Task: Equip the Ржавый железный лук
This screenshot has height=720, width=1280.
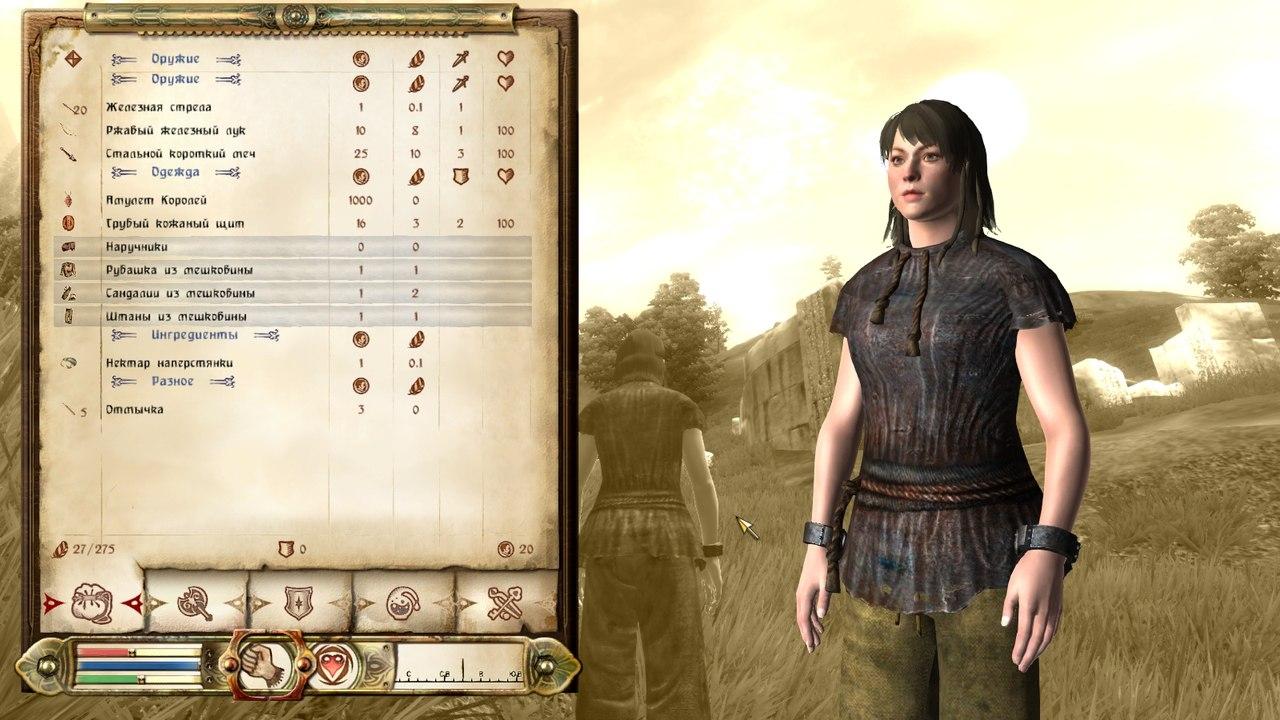Action: [176, 131]
